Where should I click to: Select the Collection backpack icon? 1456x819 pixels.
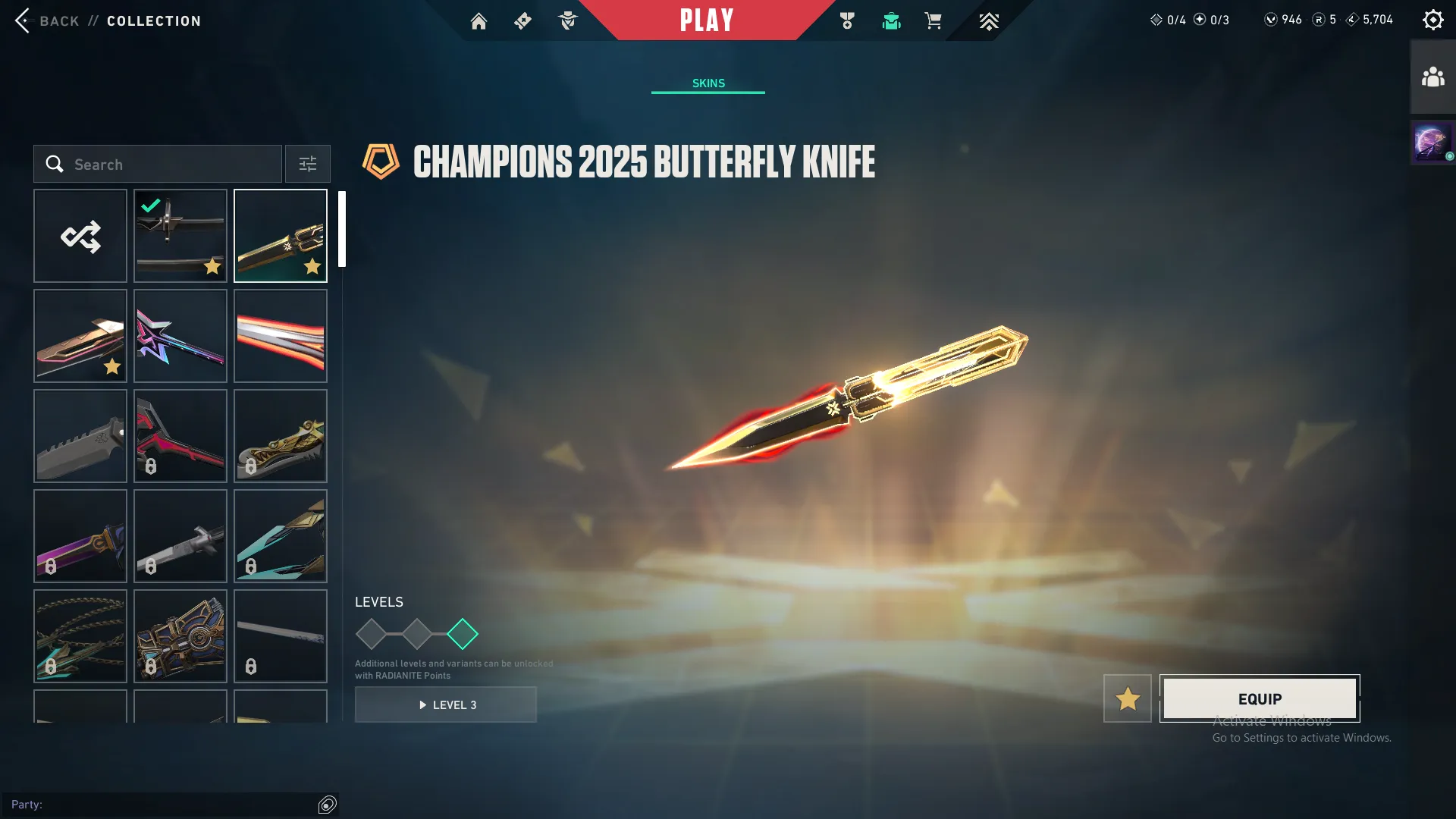(891, 20)
